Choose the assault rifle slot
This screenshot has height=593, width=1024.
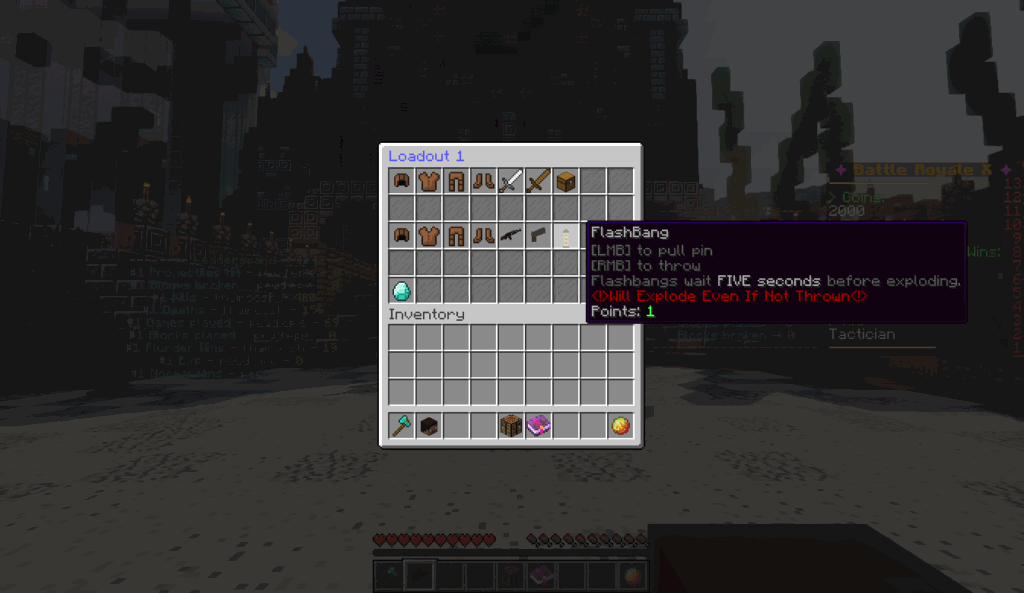pyautogui.click(x=511, y=236)
